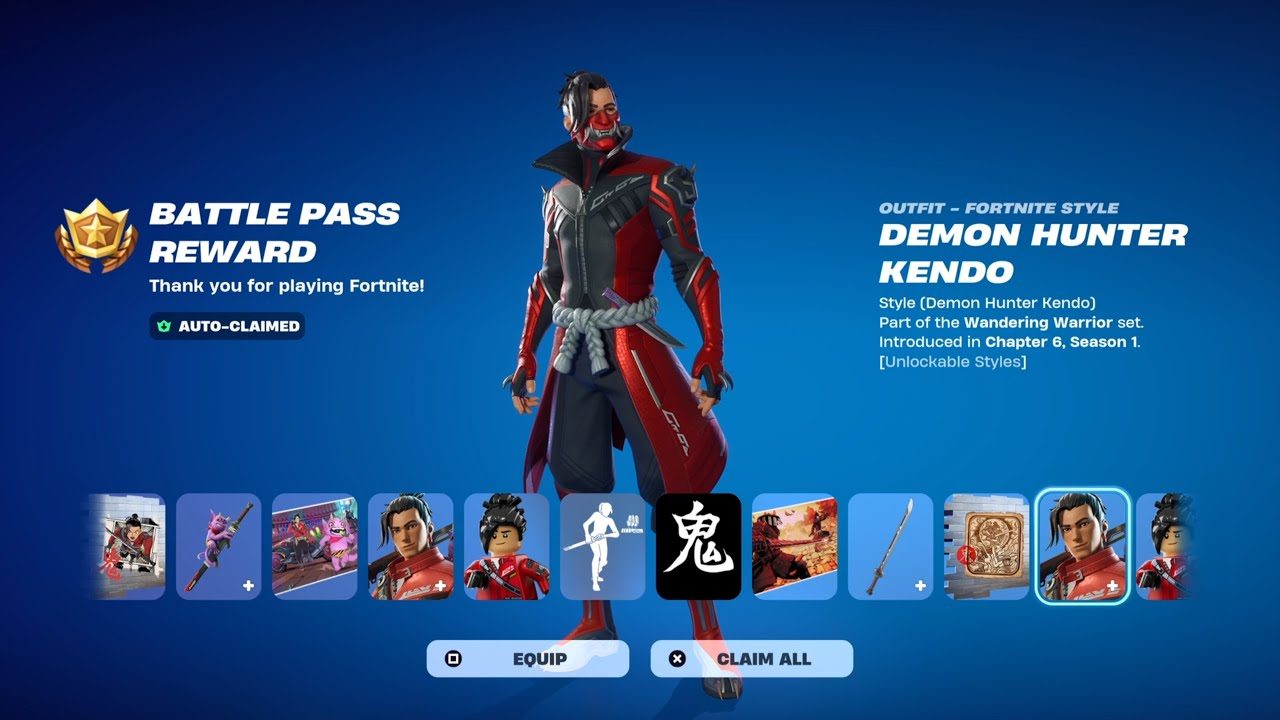
Task: Select the kendo sword emote icon
Action: tap(602, 545)
